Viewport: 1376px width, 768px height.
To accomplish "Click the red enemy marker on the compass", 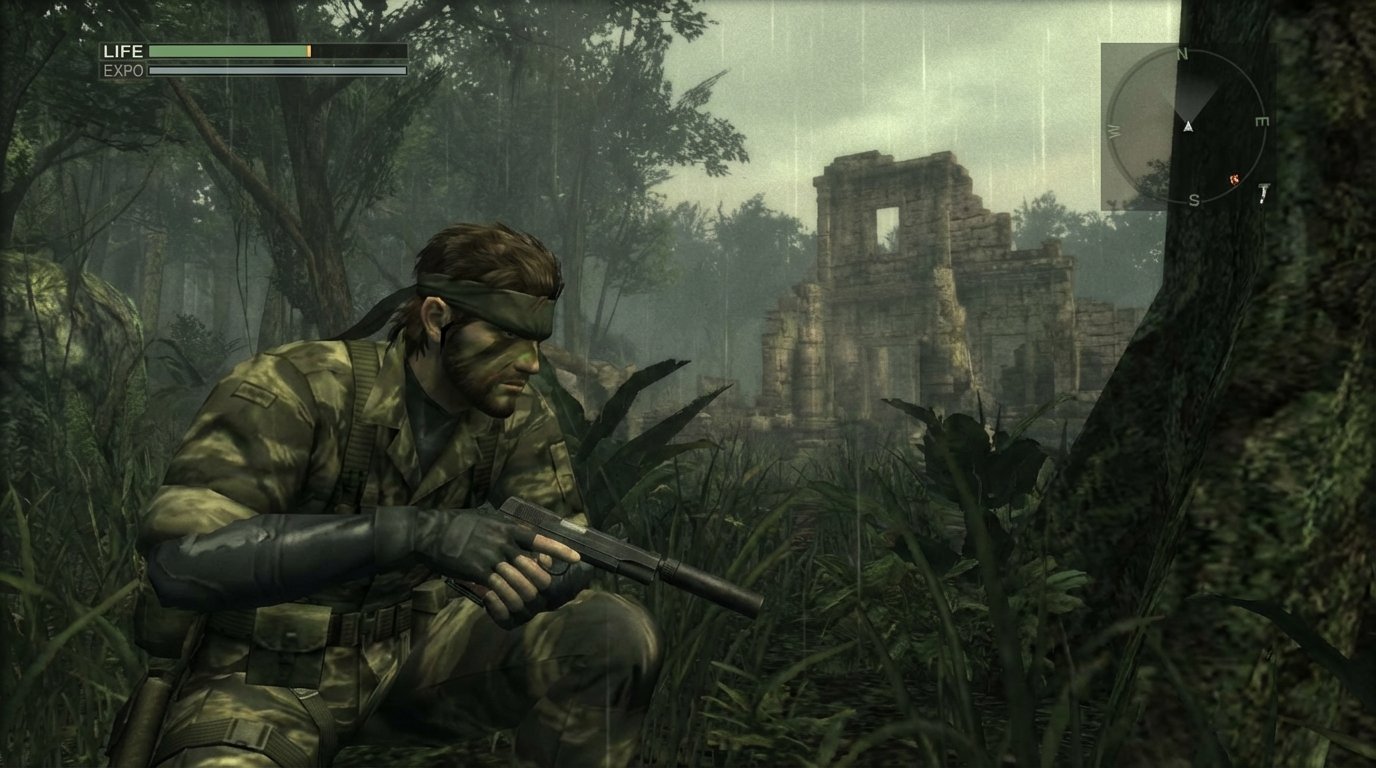I will point(1235,179).
